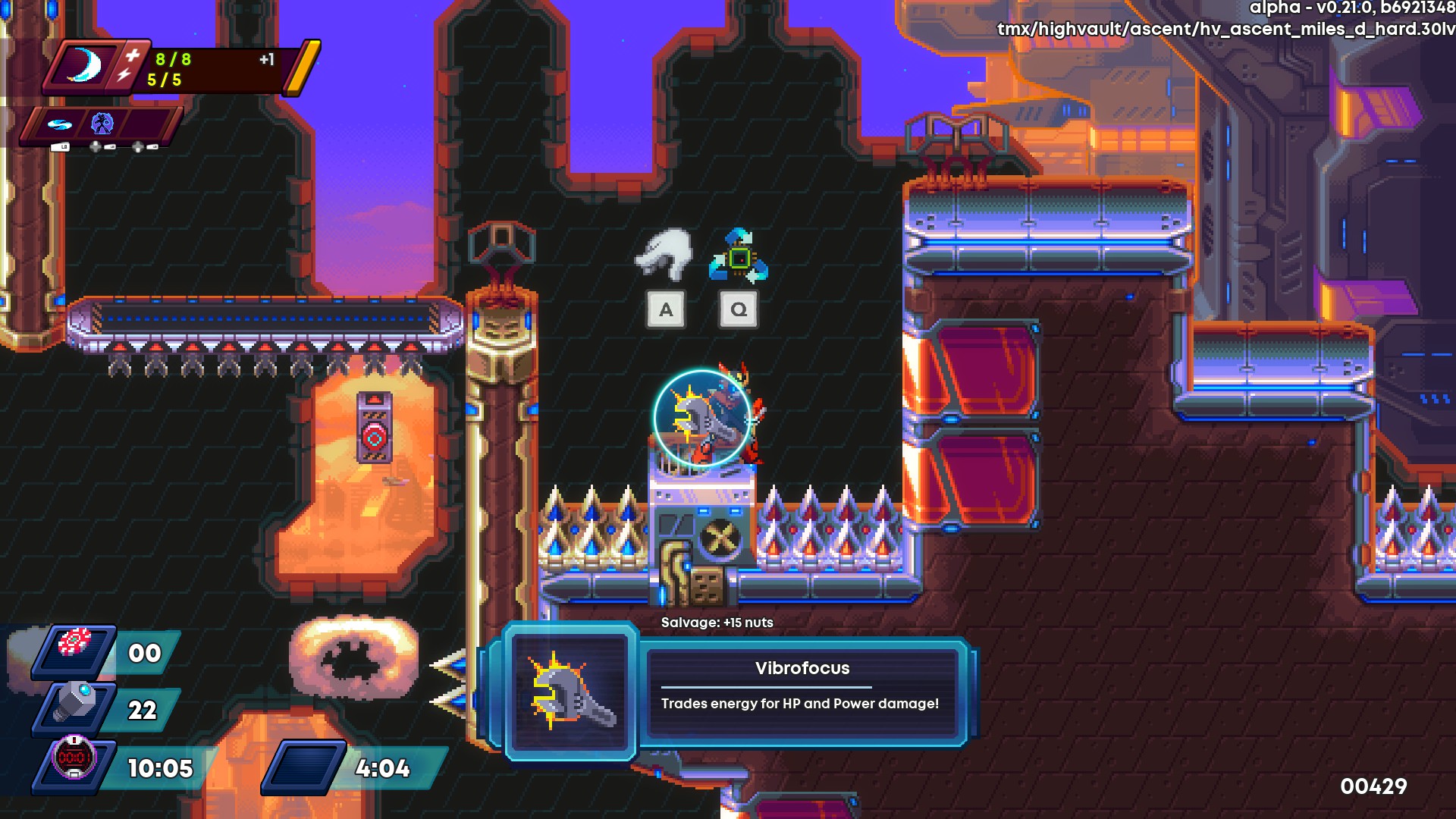Viewport: 1456px width, 819px height.
Task: Choose the white hand pick-up icon
Action: coord(664,254)
